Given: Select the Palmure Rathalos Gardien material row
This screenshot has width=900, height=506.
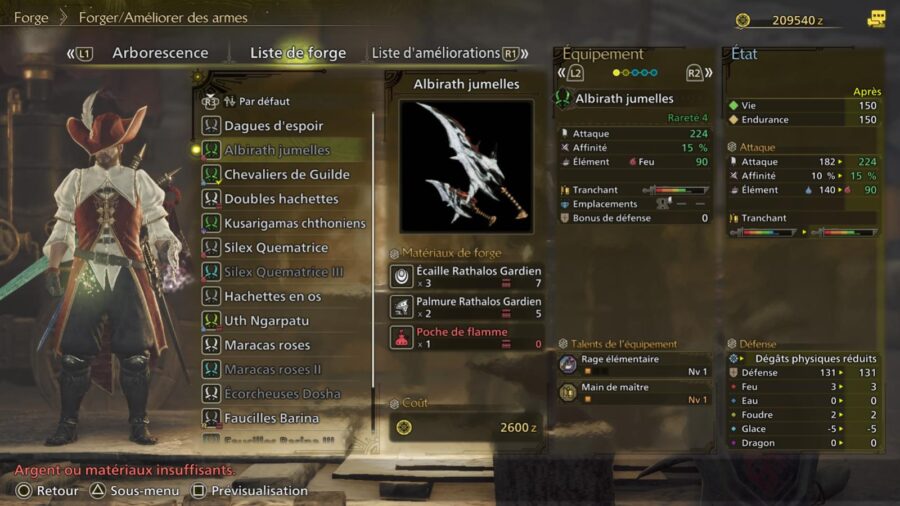Looking at the screenshot, I should (x=466, y=307).
